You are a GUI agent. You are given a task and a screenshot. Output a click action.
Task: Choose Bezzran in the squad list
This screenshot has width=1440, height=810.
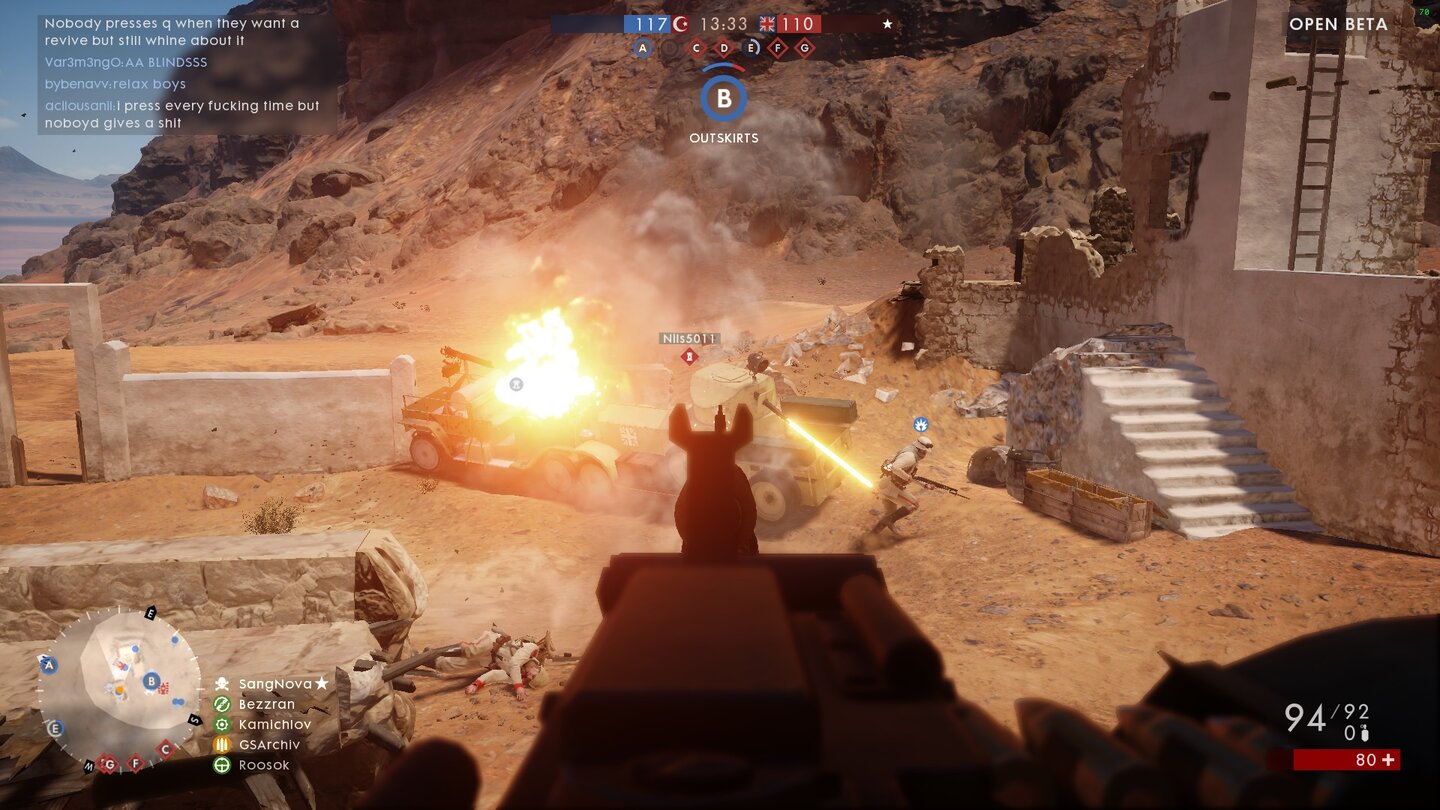click(266, 704)
